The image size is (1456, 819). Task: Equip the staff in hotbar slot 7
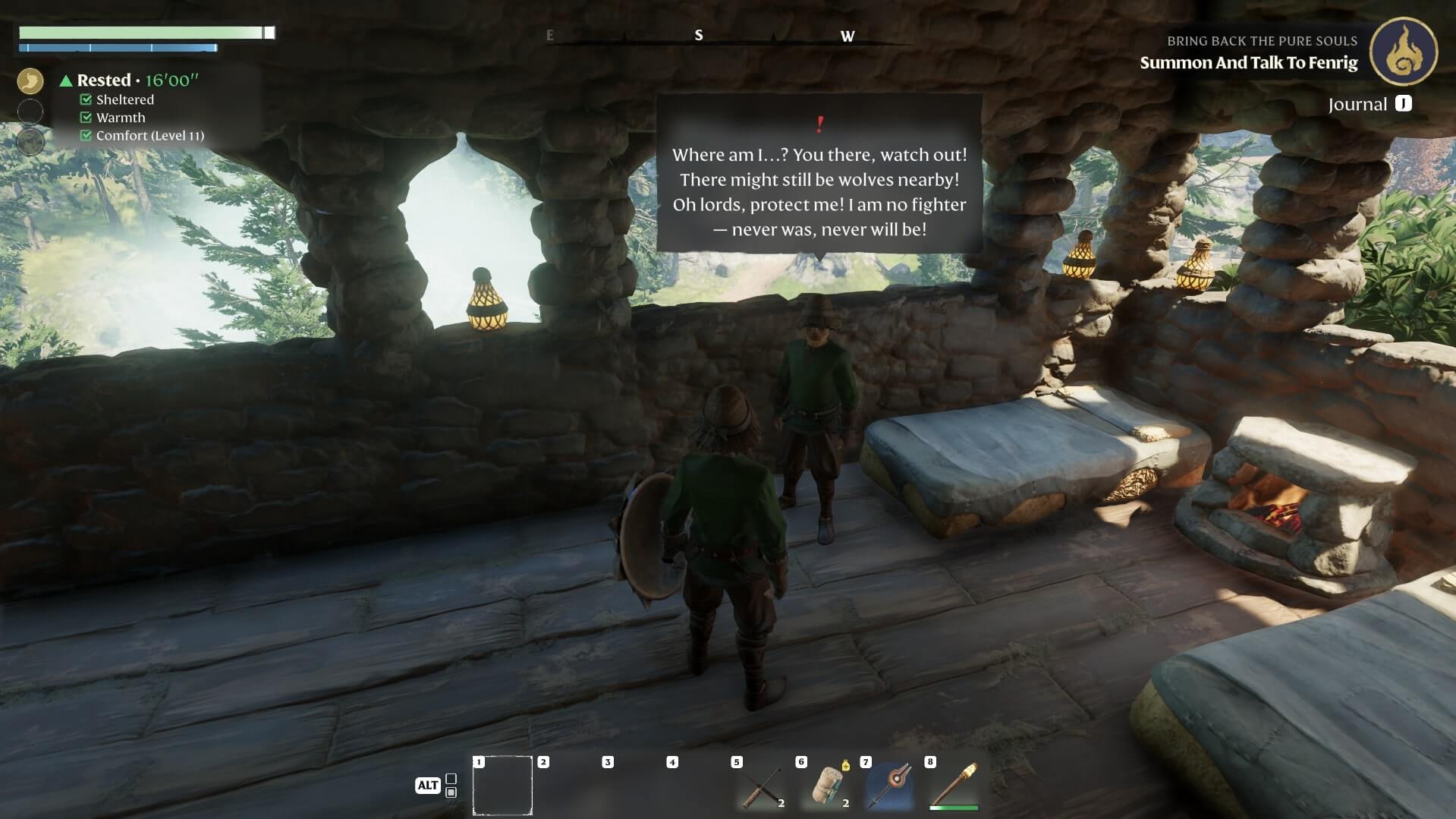tap(890, 786)
